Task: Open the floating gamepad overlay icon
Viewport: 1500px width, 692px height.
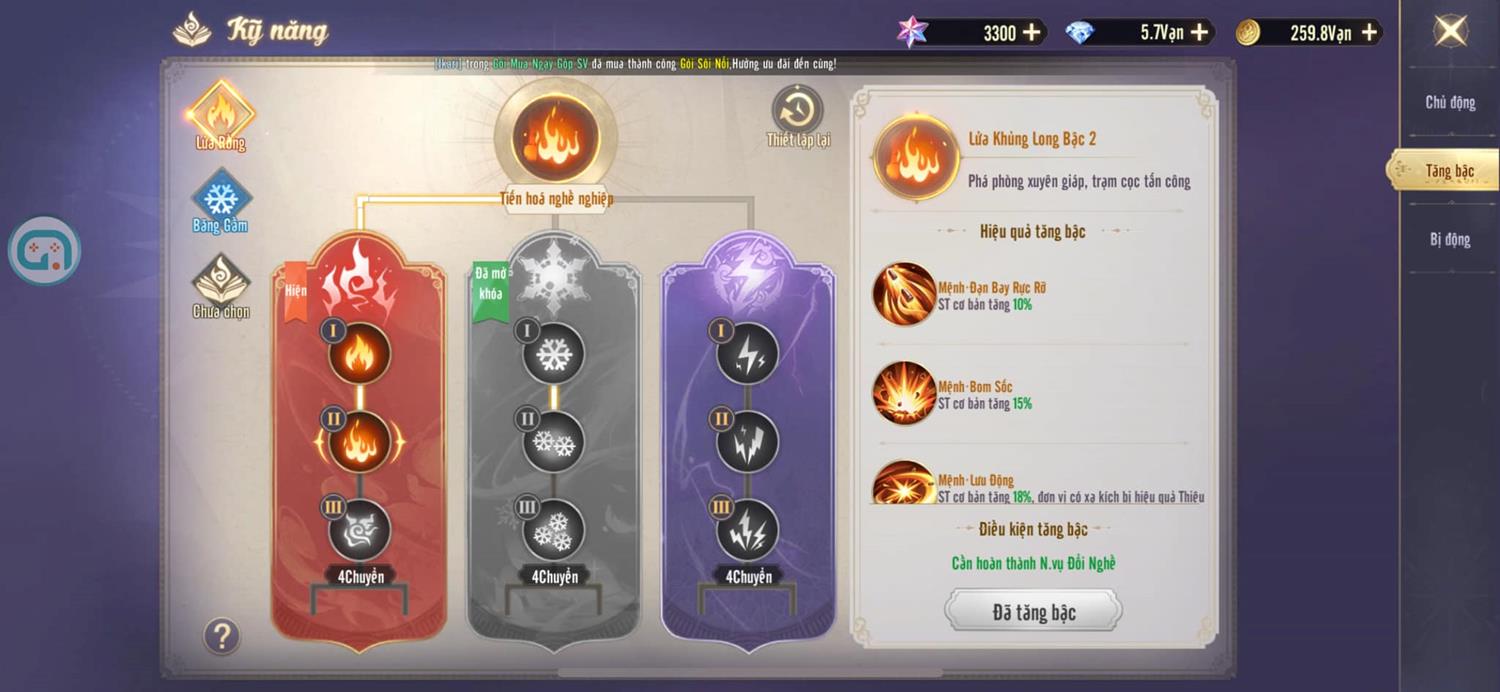Action: pos(45,250)
